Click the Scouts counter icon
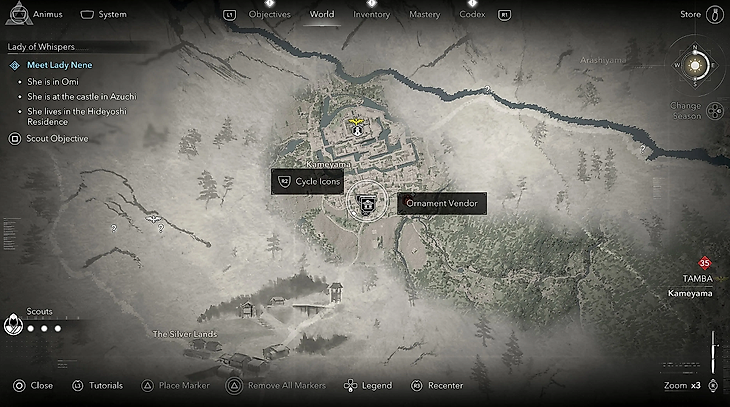Screen dimensions: 730x407 click(13, 324)
